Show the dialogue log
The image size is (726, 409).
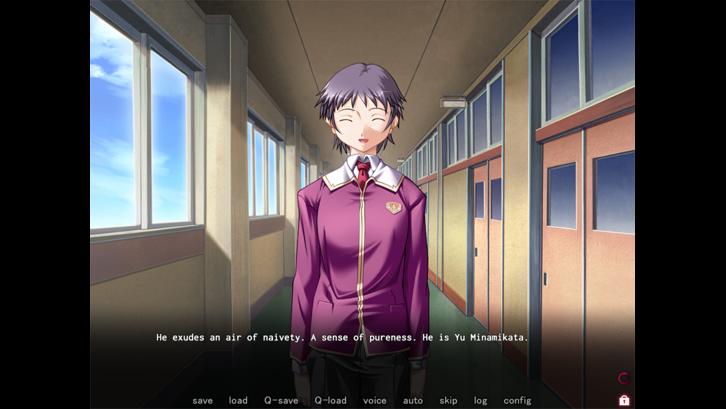click(x=481, y=400)
